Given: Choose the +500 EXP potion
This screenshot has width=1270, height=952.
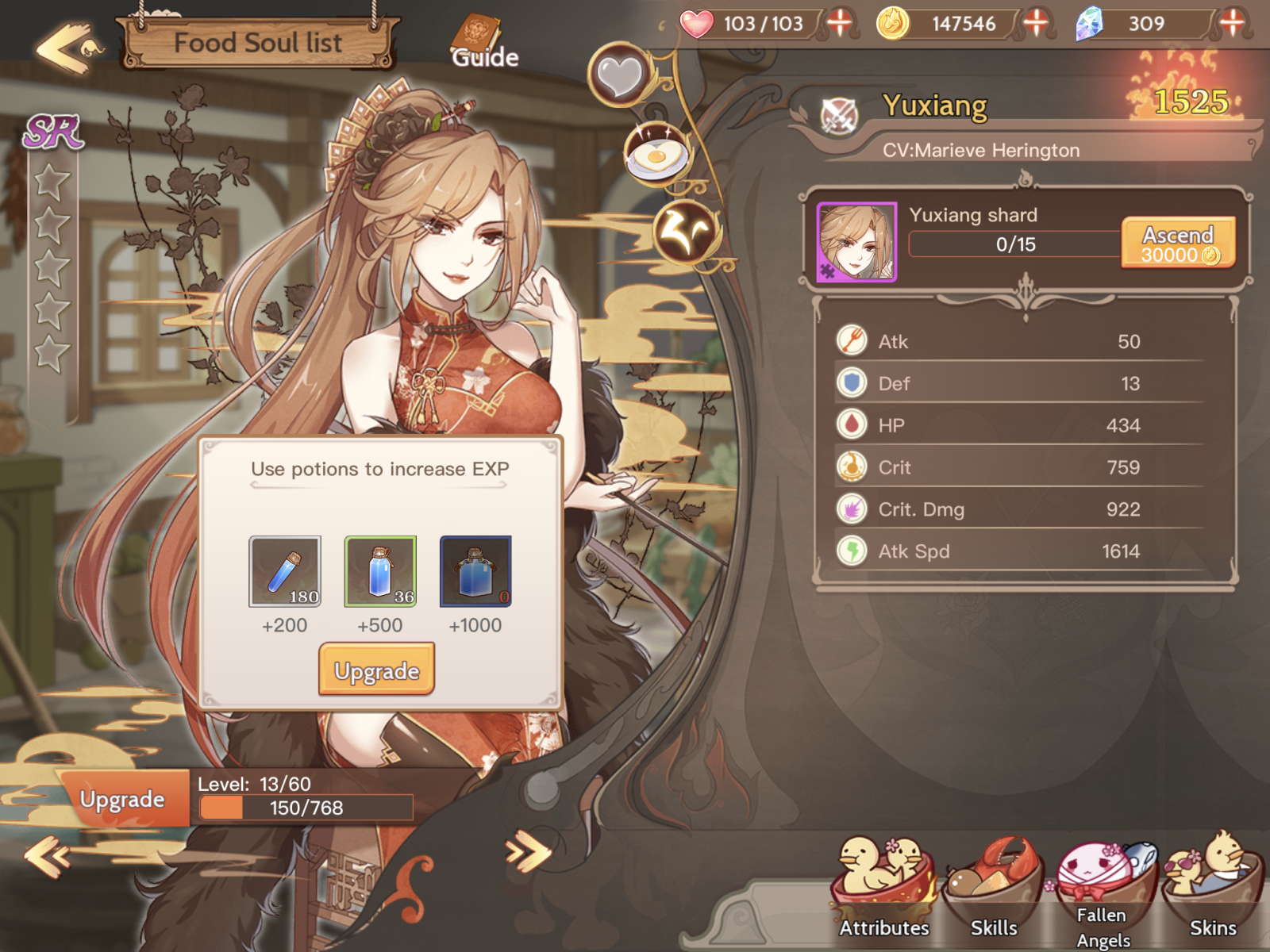Looking at the screenshot, I should 380,571.
